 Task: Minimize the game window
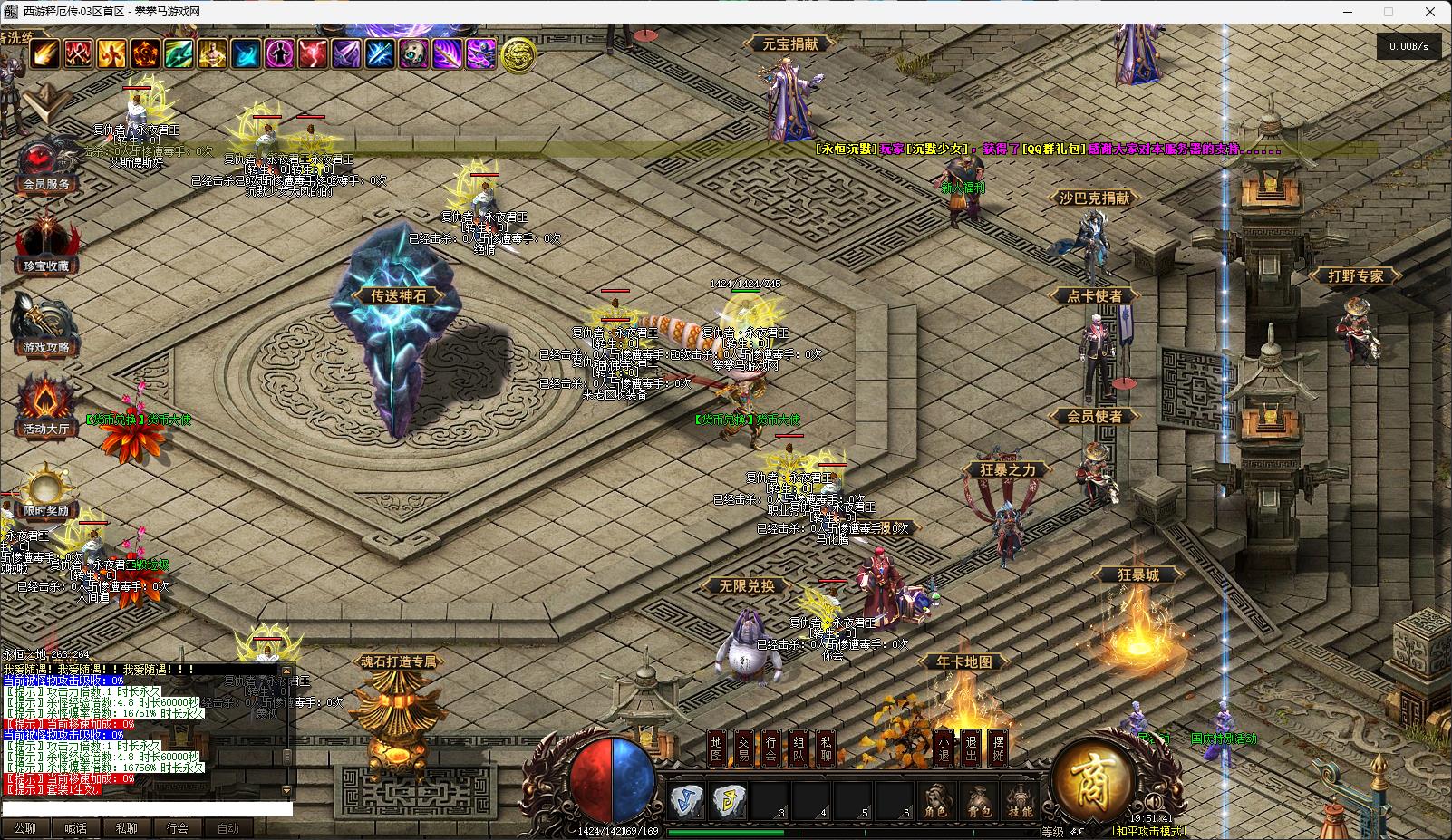click(1345, 12)
